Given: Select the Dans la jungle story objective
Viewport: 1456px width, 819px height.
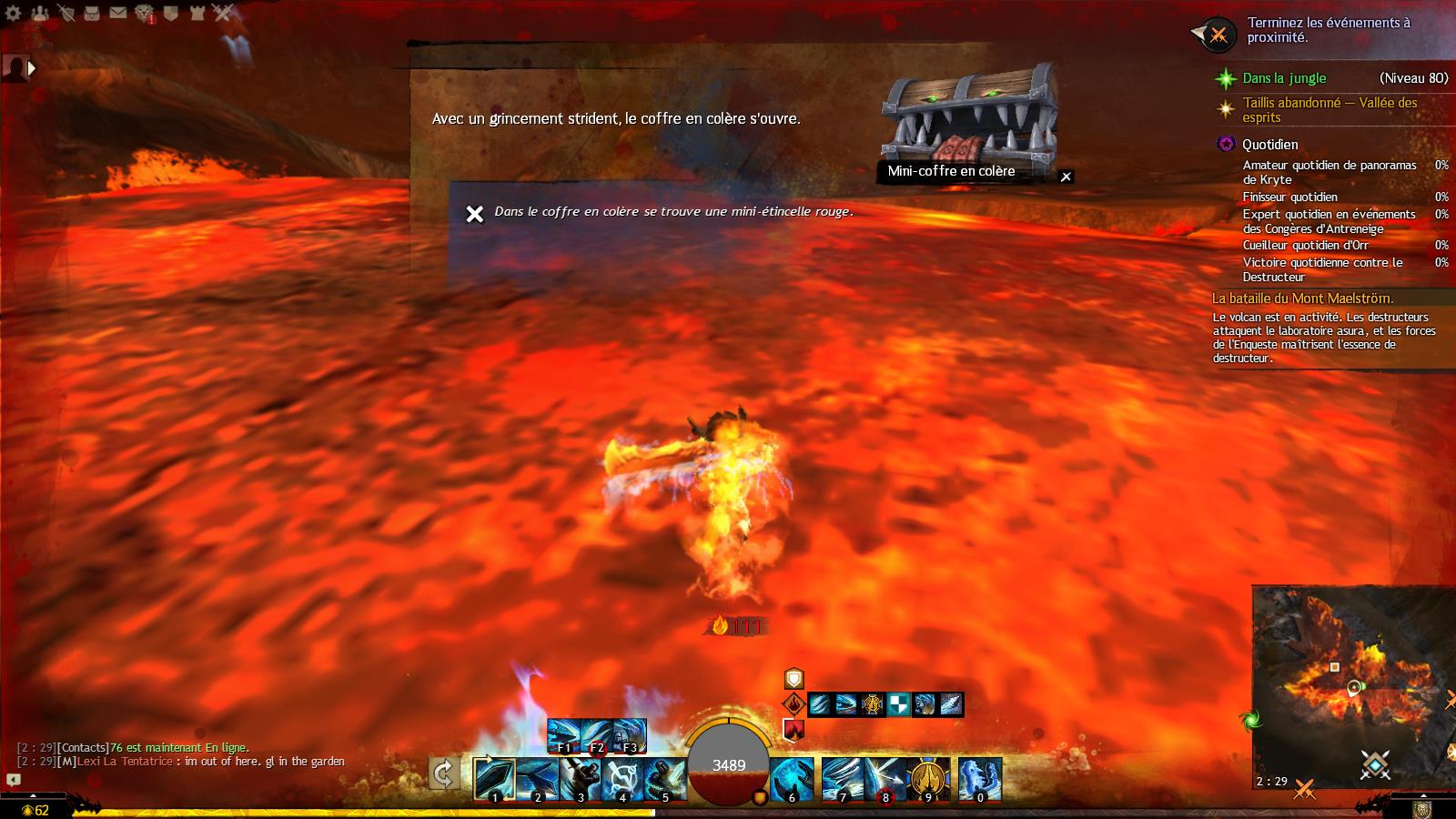Looking at the screenshot, I should 1284,78.
